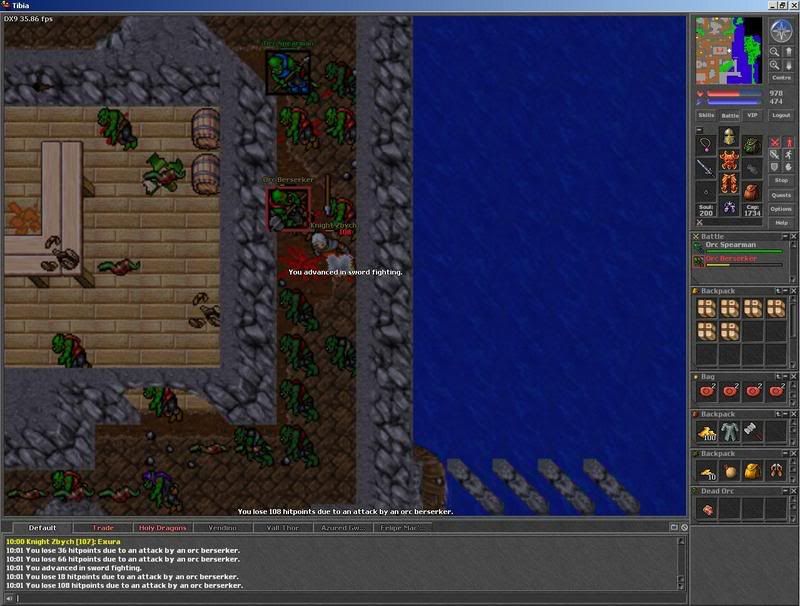Switch to the Holy Dragons chat tab
This screenshot has height=606, width=800.
(x=162, y=527)
